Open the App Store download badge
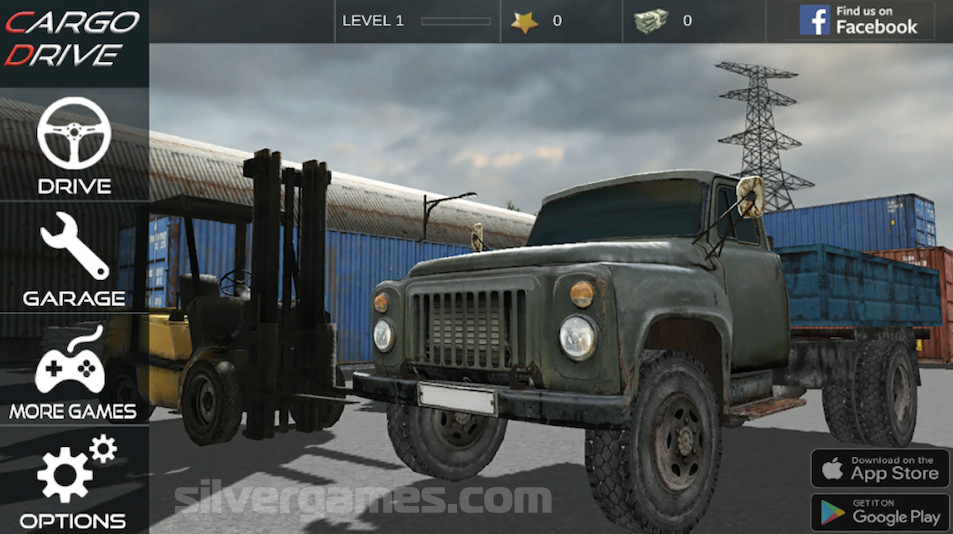Screen dimensions: 953x534 click(880, 468)
